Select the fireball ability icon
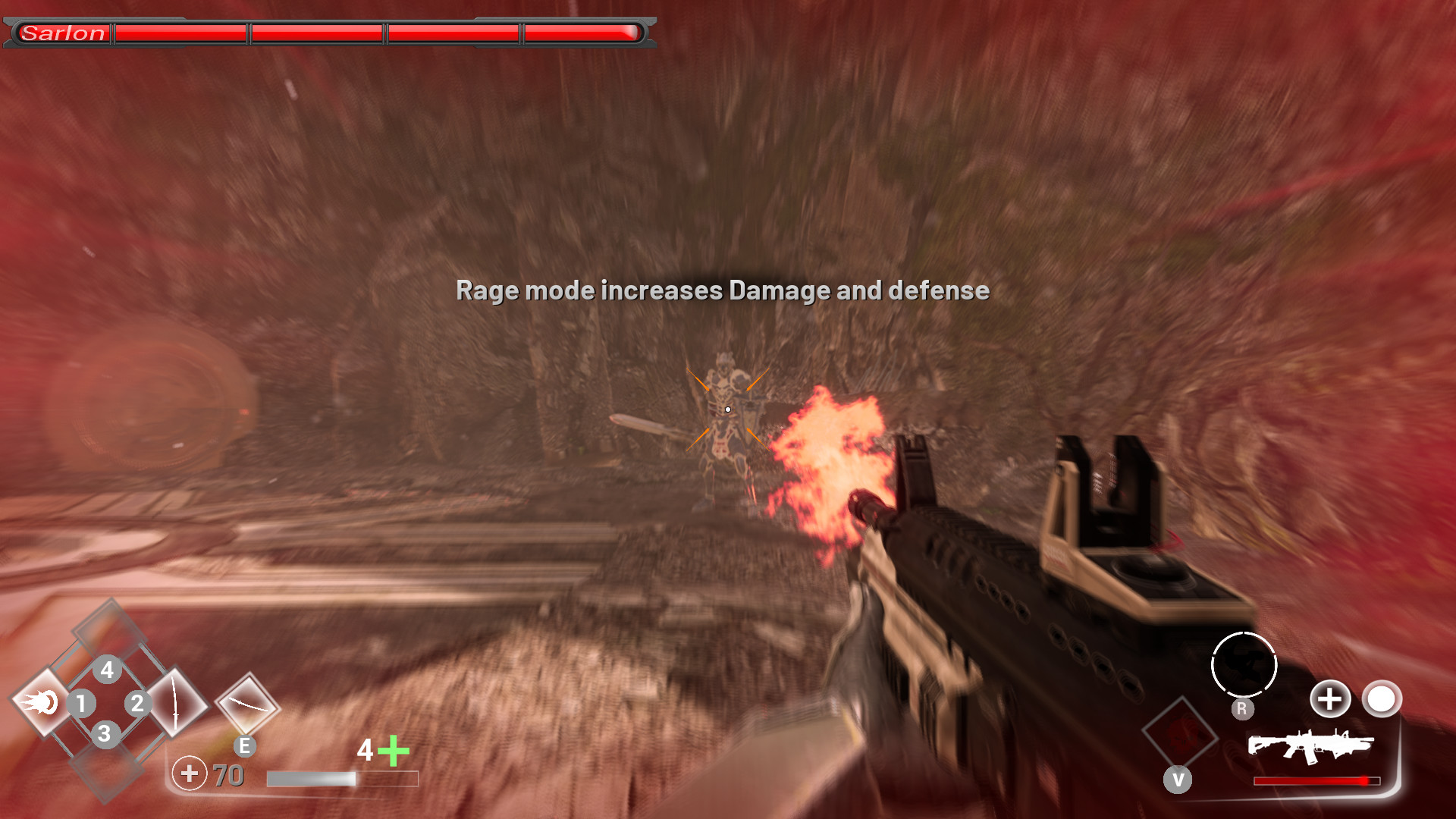This screenshot has height=819, width=1456. click(42, 703)
